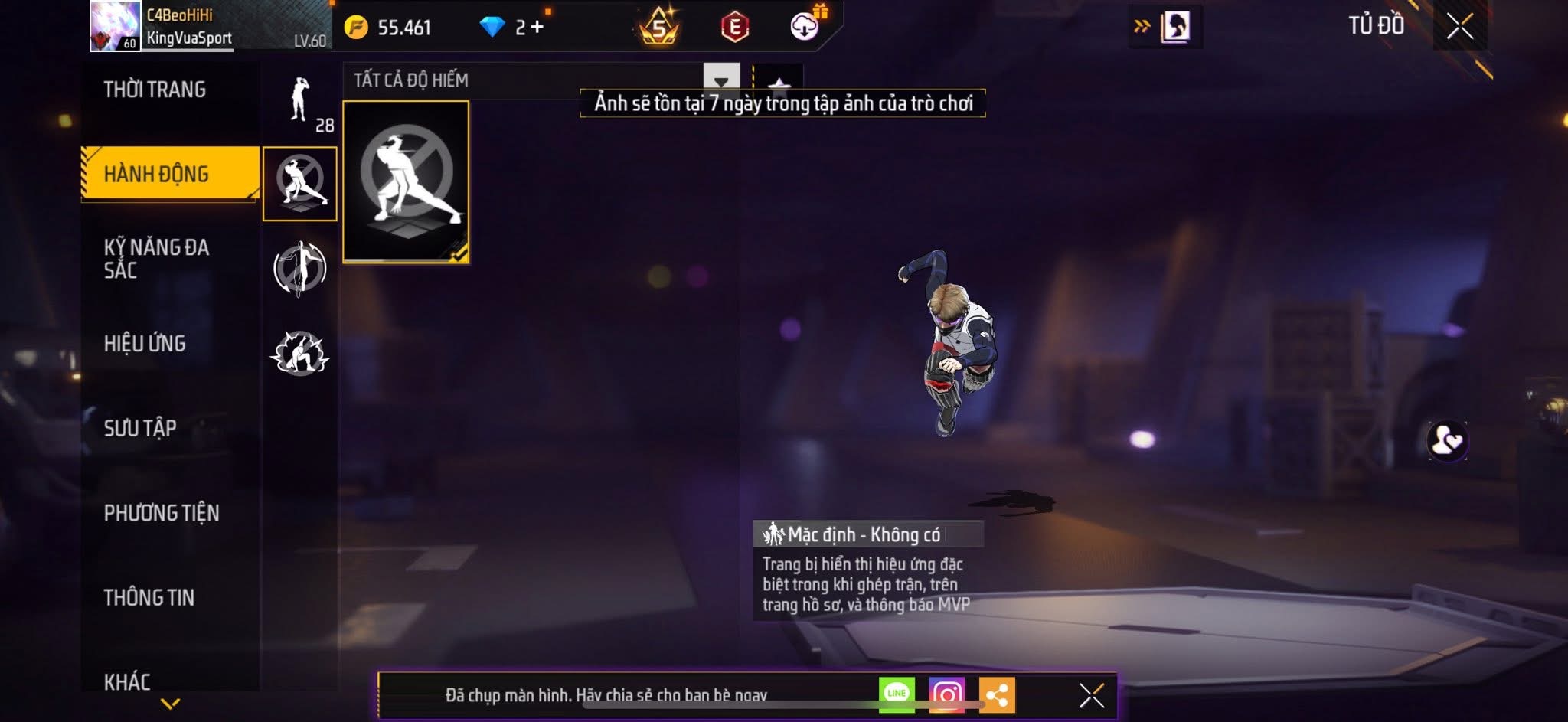Screen dimensions: 1568x722
Task: Share the screenshot to Instagram
Action: point(946,694)
